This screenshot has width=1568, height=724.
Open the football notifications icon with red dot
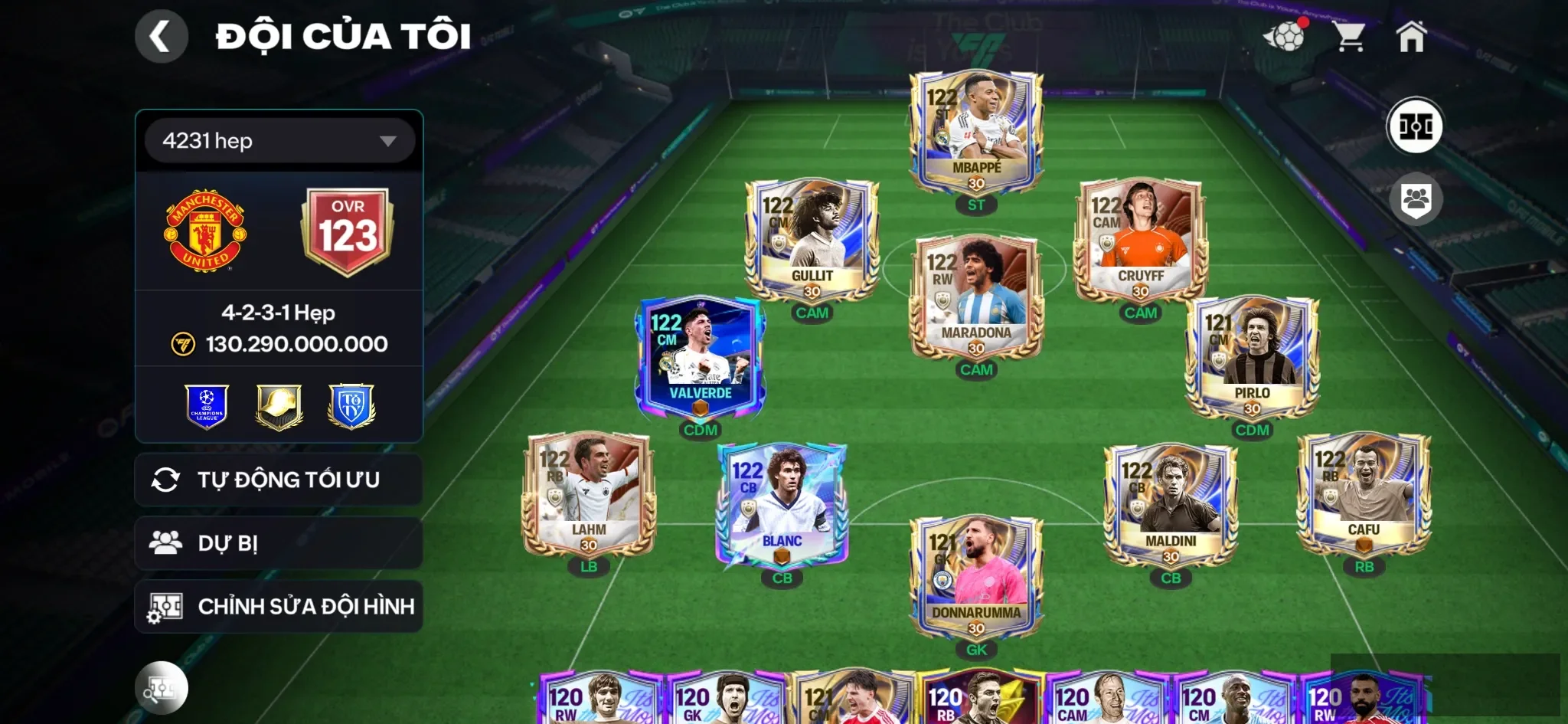(x=1289, y=36)
